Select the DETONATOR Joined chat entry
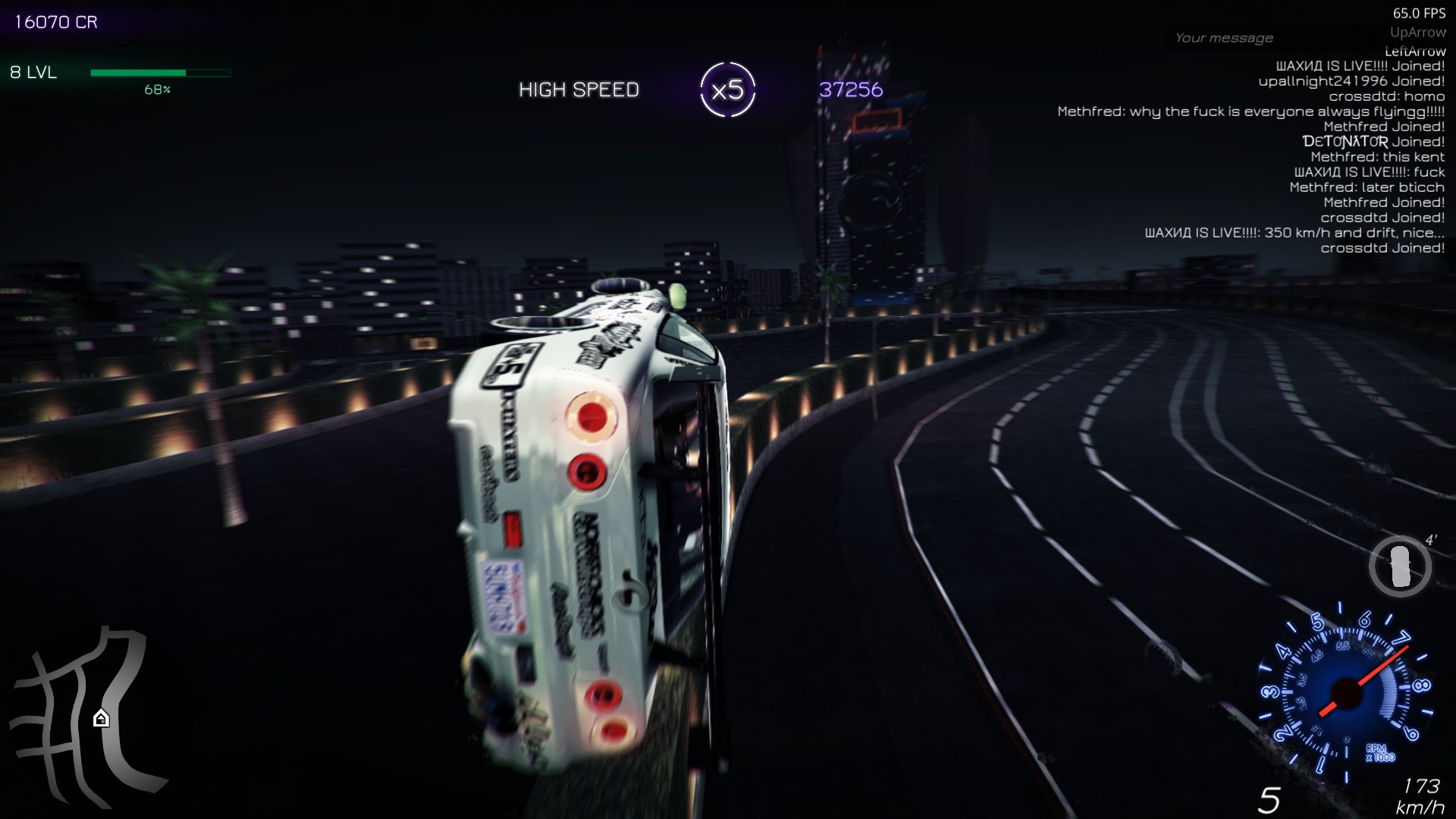Viewport: 1456px width, 819px height. (1373, 141)
